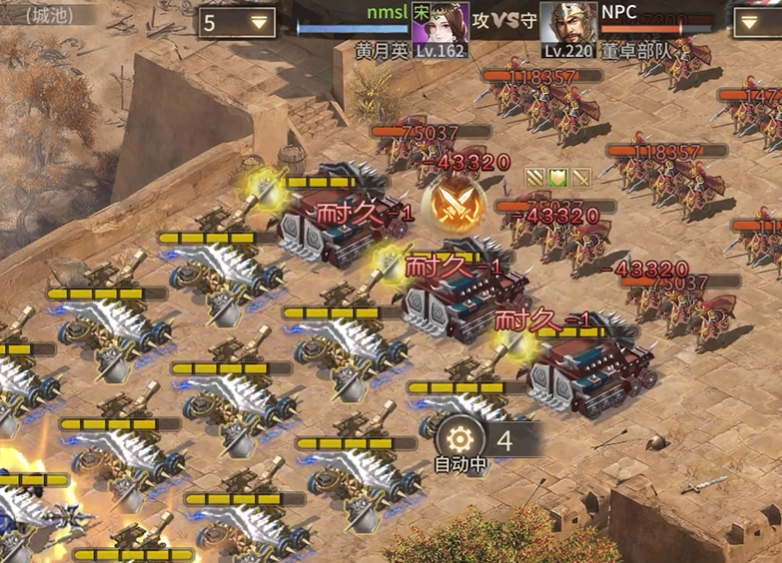782x563 pixels.
Task: Tap the crossed swords battle icon
Action: tap(447, 202)
